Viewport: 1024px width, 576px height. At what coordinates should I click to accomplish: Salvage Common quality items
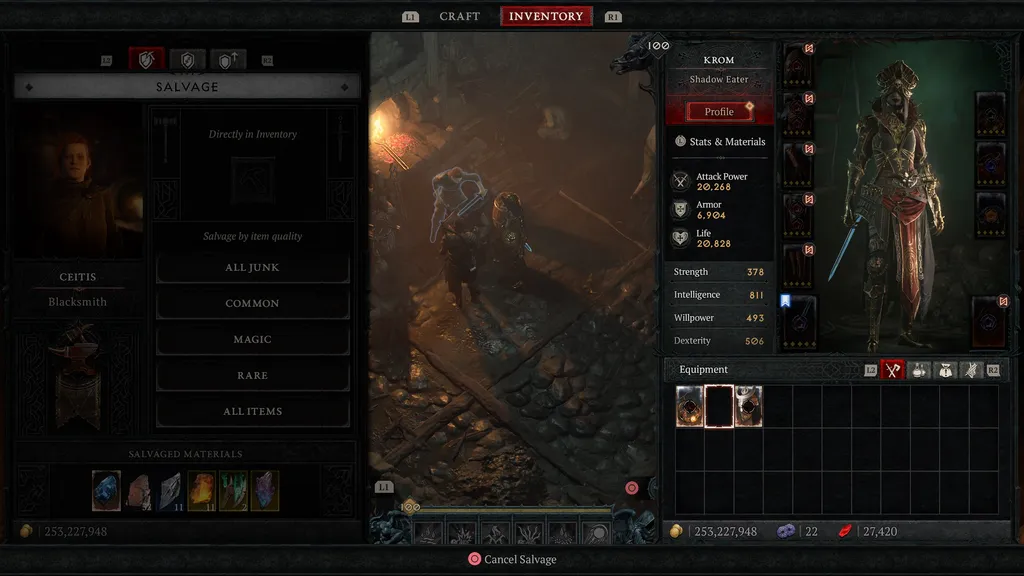pos(252,304)
